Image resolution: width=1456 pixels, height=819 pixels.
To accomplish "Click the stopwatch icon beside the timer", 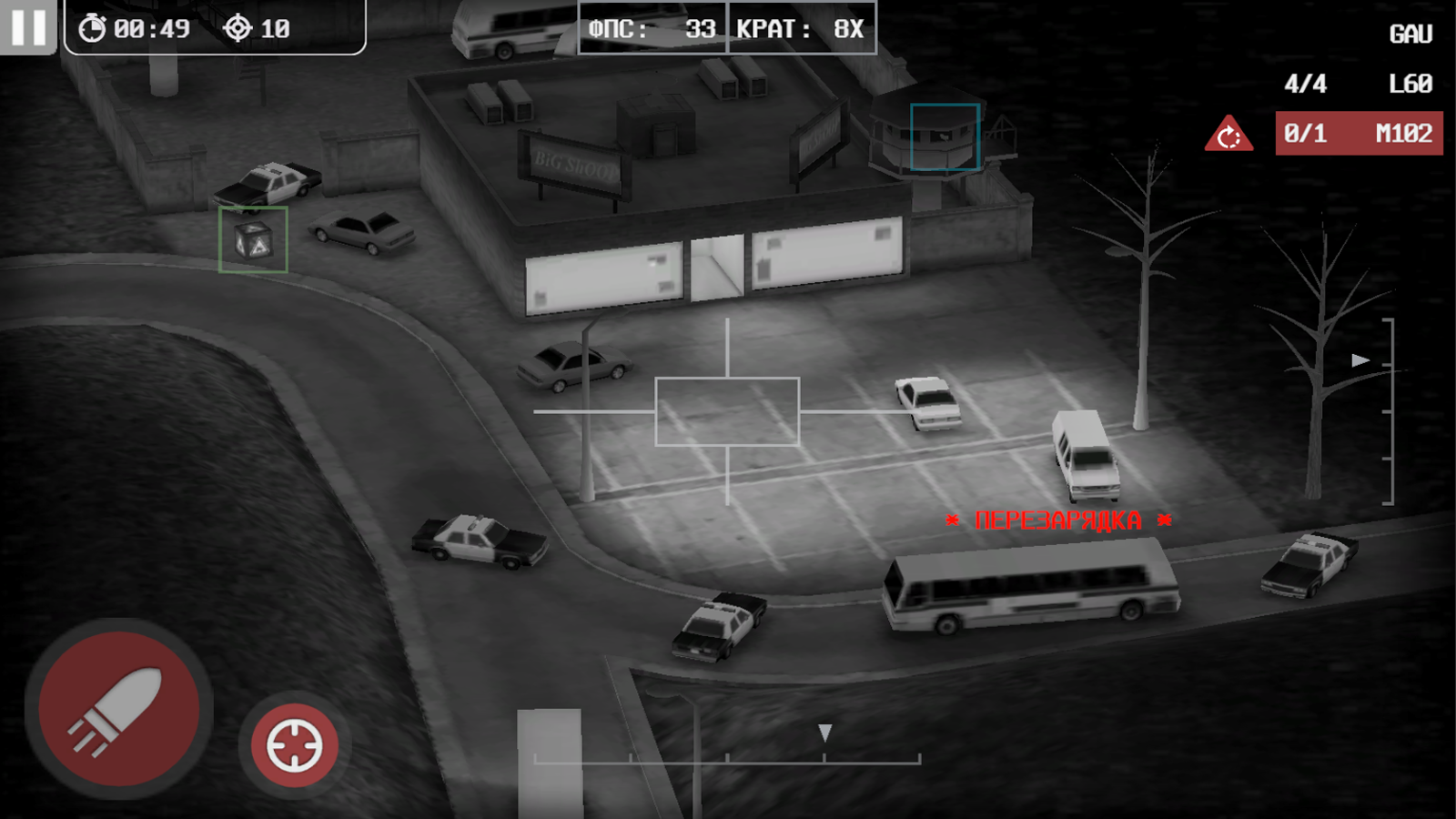I will [90, 29].
